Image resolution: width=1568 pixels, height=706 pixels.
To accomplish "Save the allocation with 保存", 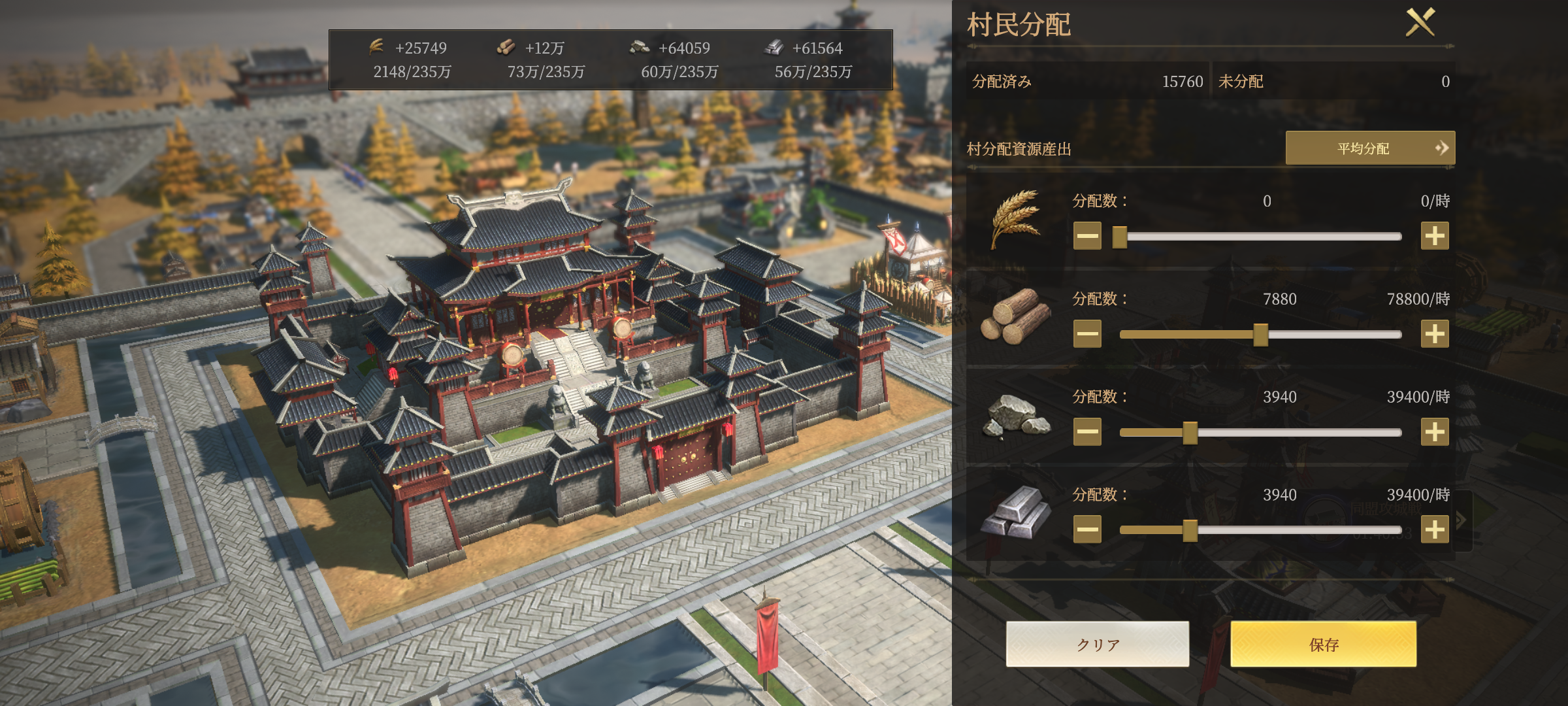I will (1323, 645).
